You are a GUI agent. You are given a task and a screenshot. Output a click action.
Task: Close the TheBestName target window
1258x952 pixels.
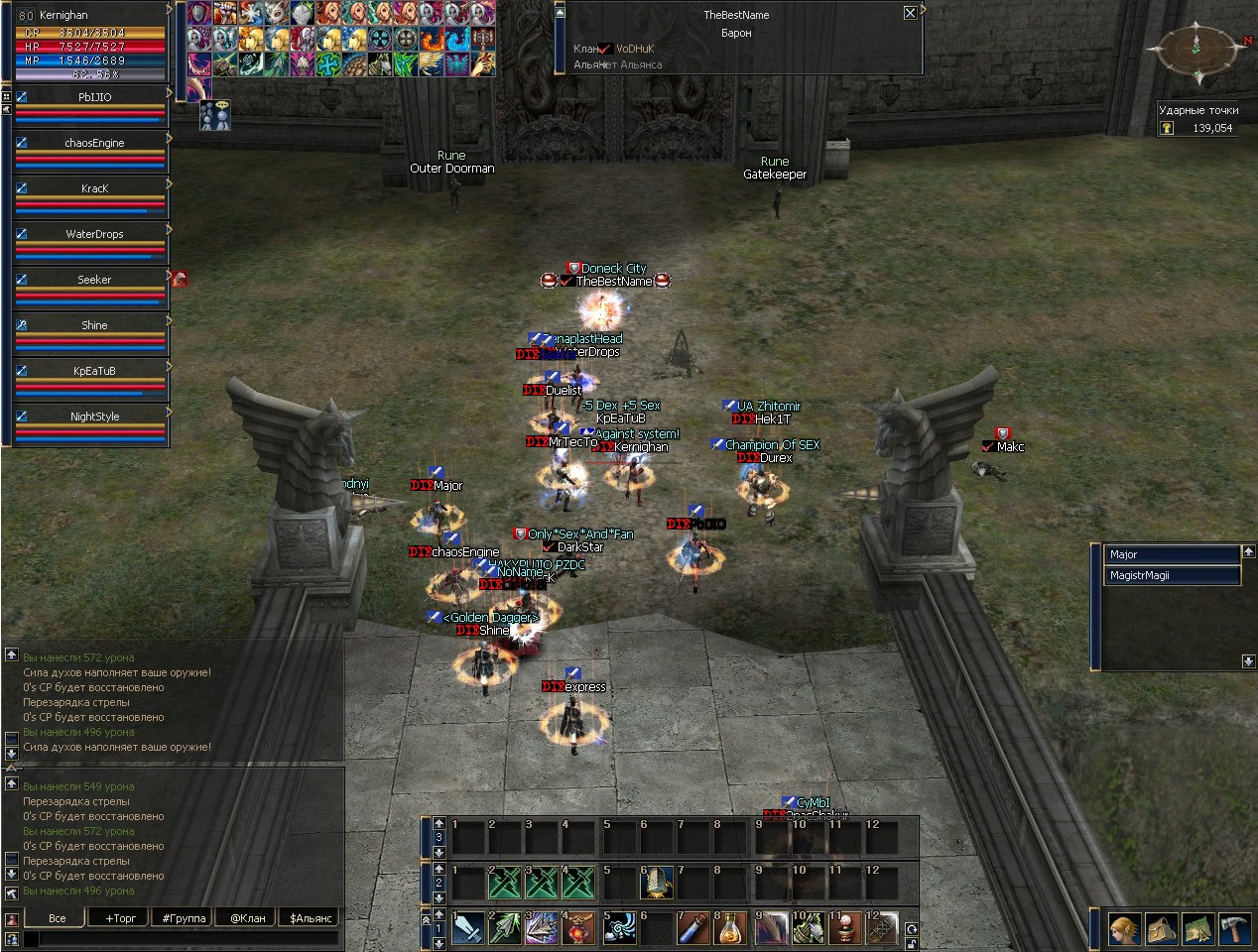910,13
